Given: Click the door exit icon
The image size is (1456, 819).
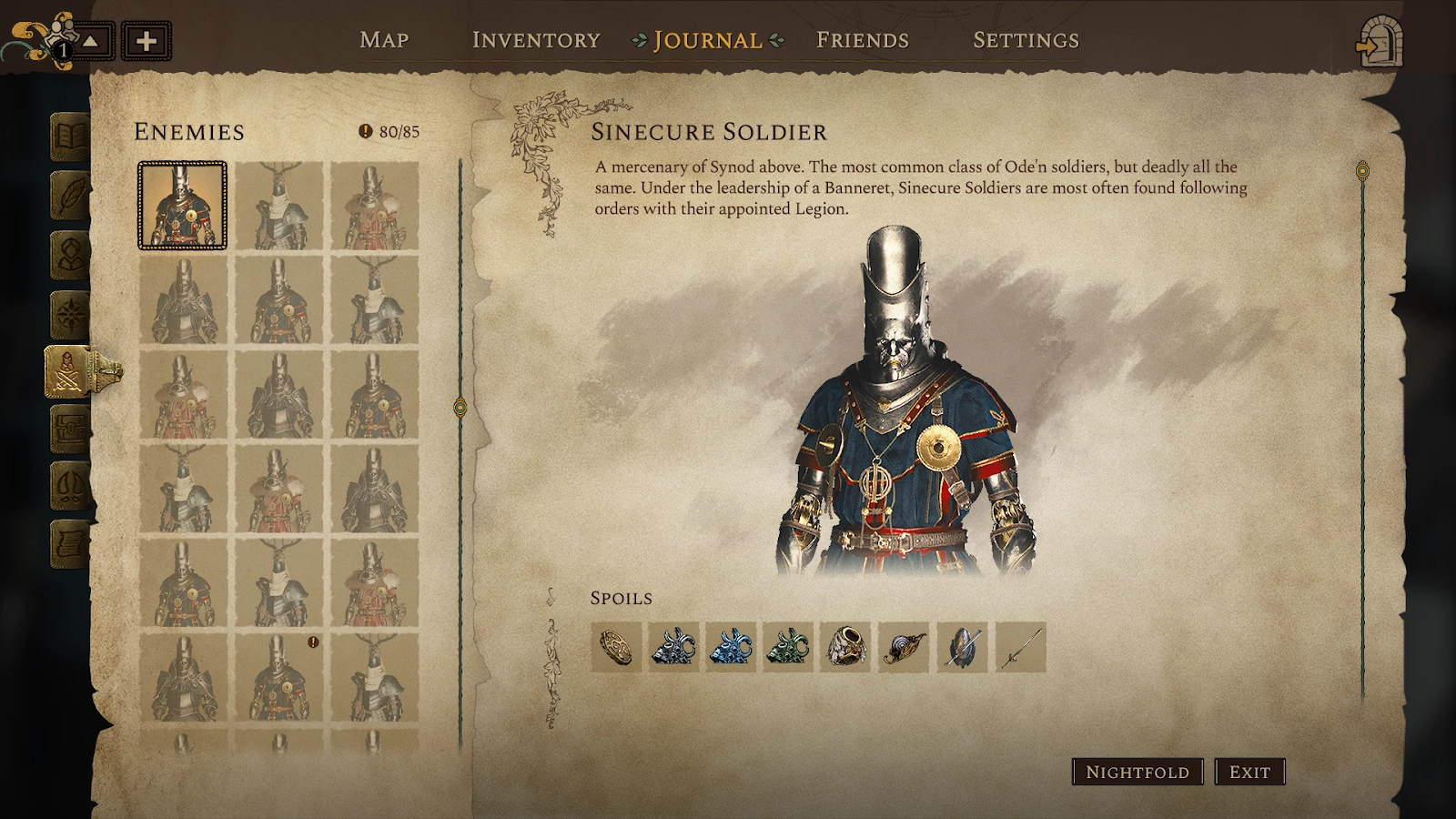Looking at the screenshot, I should click(1379, 42).
